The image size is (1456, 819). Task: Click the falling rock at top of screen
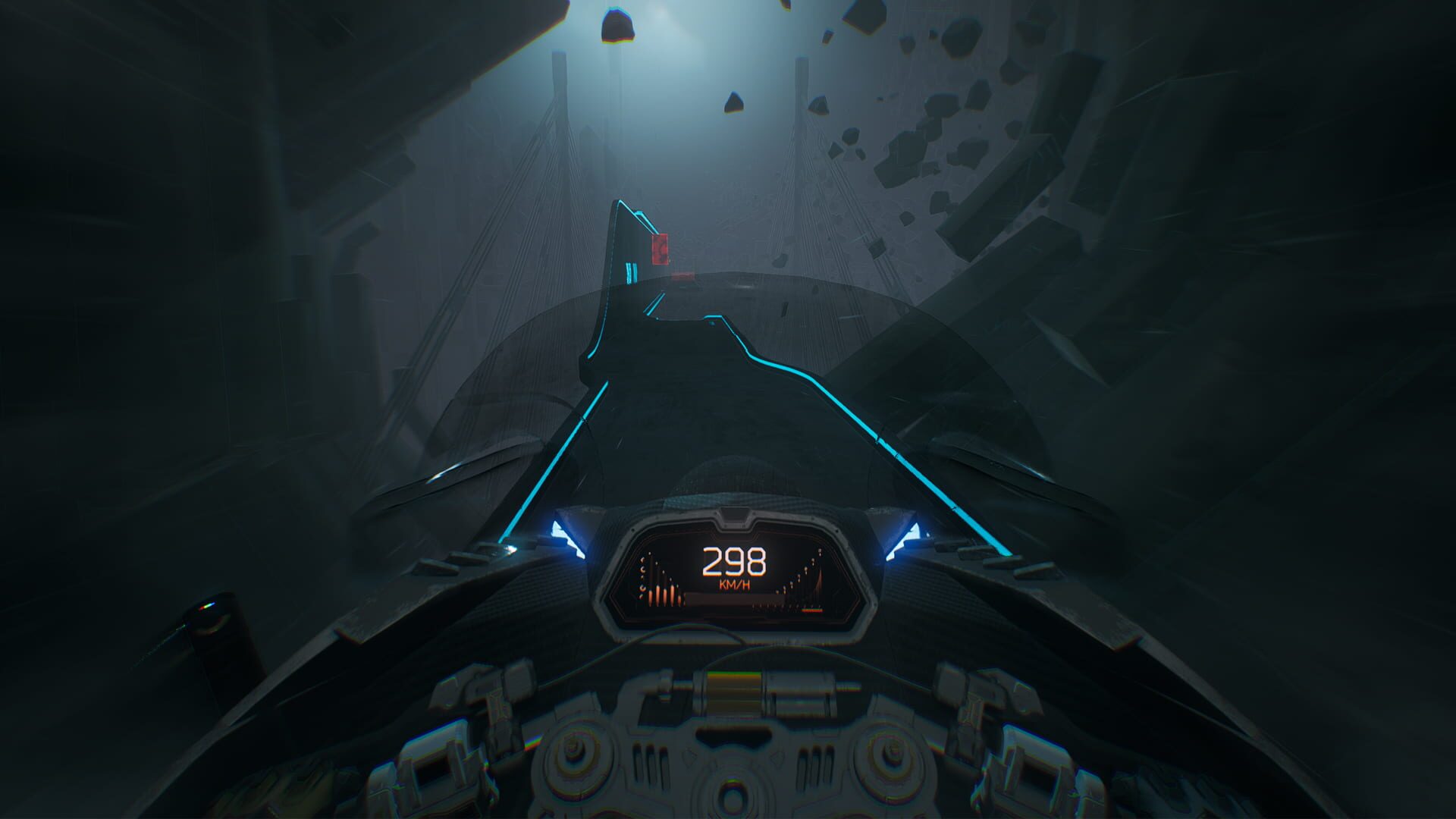click(x=618, y=27)
